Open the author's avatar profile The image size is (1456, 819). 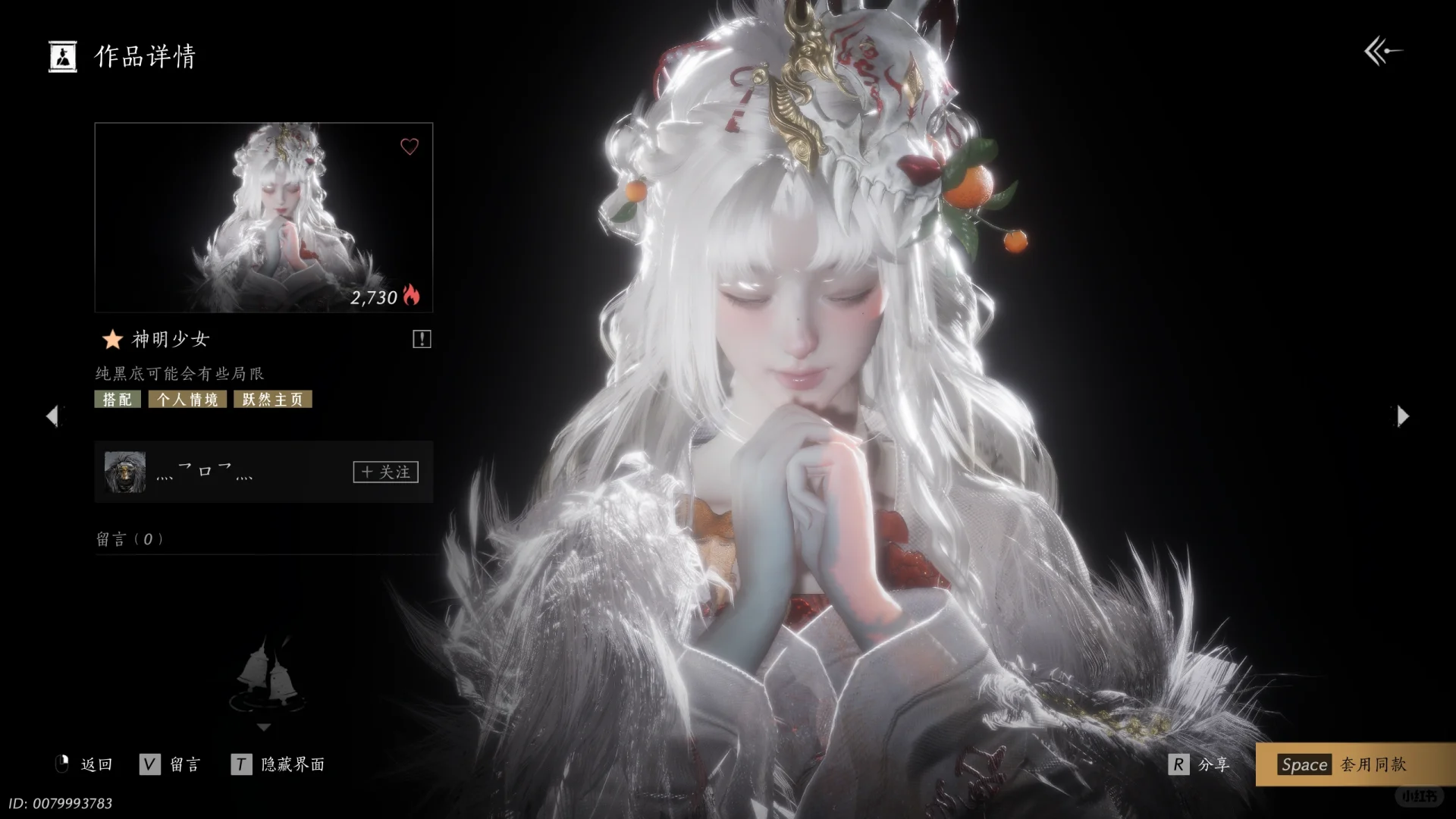(125, 472)
